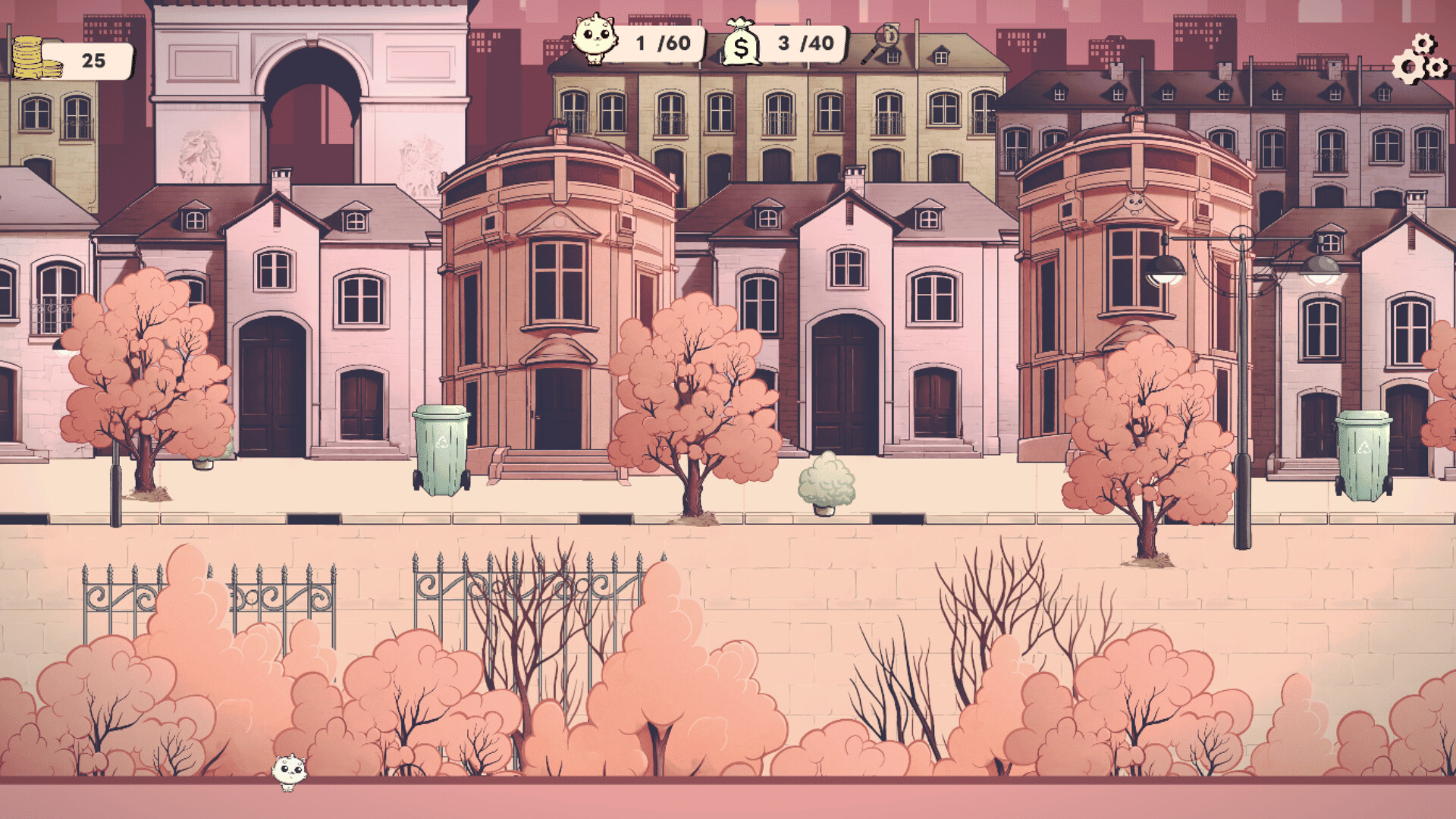Click the small round green bush on the sidewalk
The width and height of the screenshot is (1456, 819).
pyautogui.click(x=827, y=485)
